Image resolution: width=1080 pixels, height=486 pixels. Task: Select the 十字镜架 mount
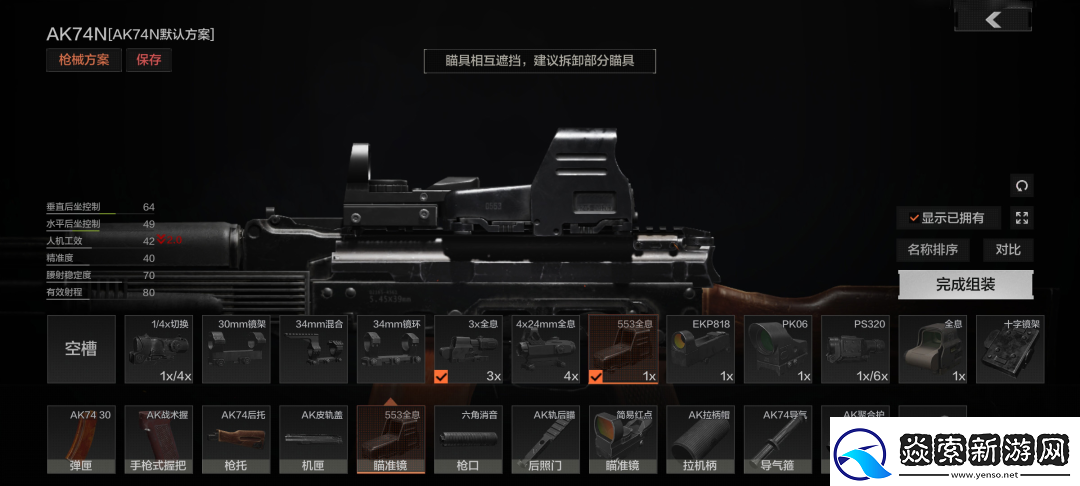pos(1009,349)
